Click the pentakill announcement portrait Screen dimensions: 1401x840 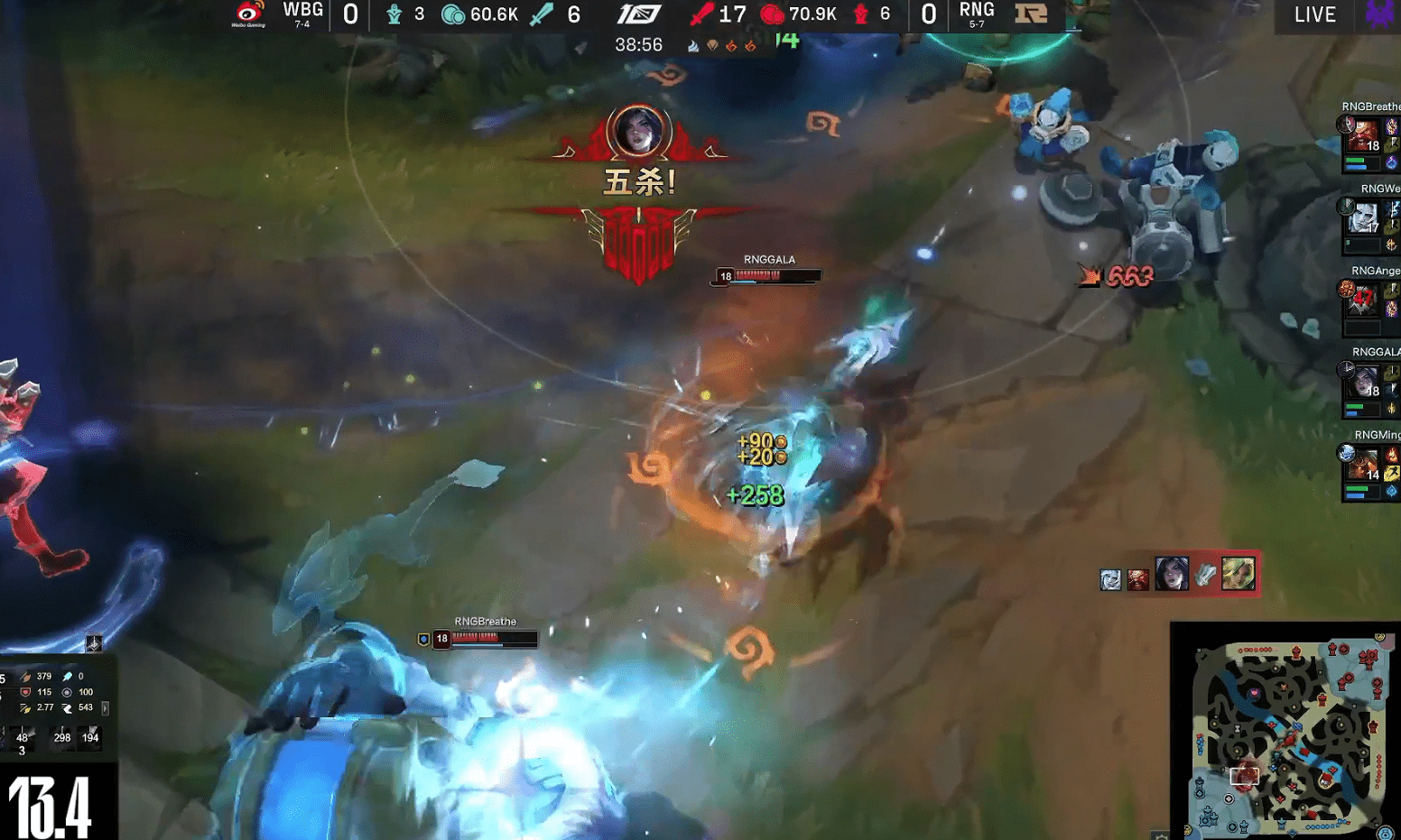639,132
